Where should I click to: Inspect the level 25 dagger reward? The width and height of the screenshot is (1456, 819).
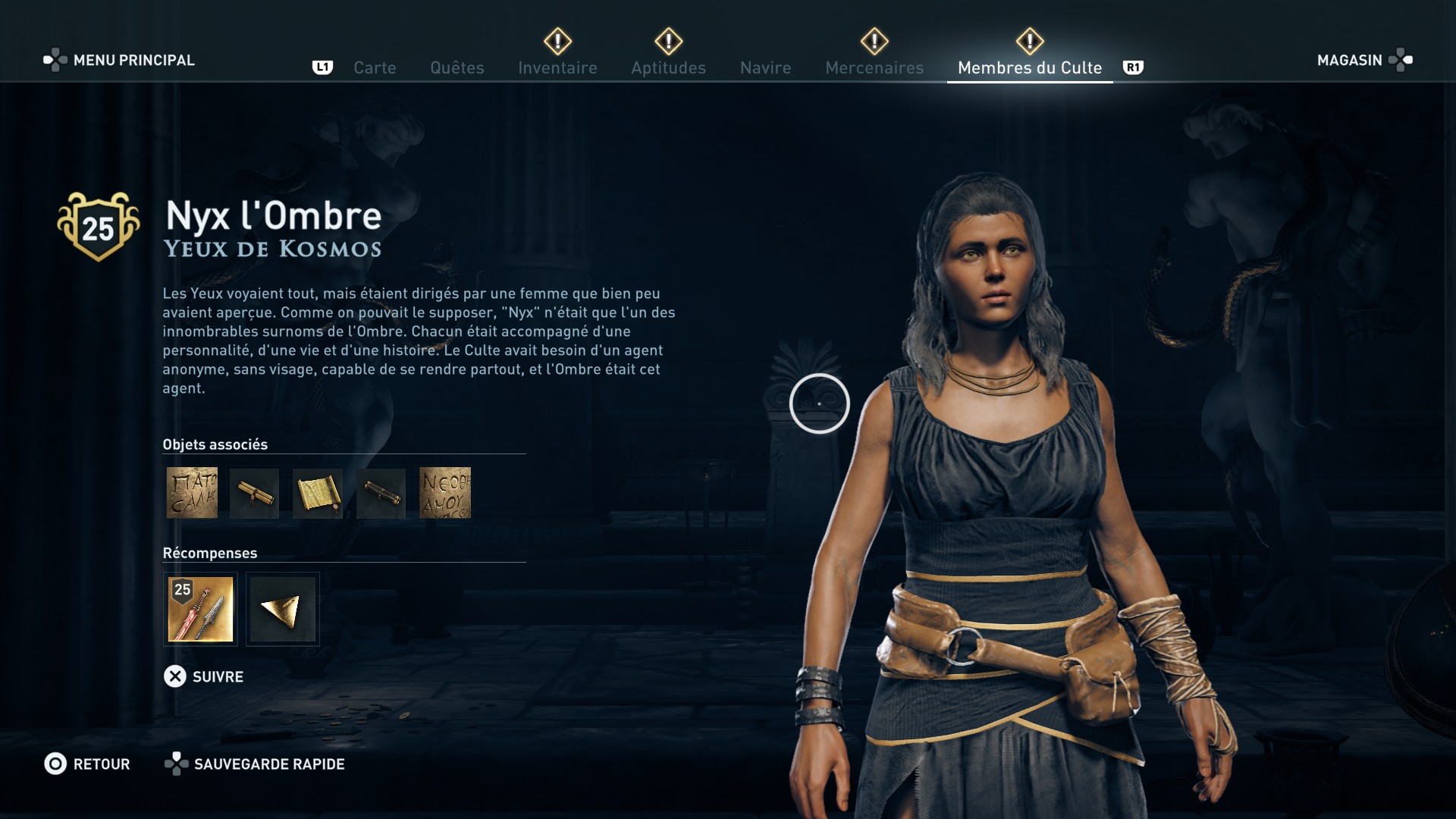[x=200, y=609]
